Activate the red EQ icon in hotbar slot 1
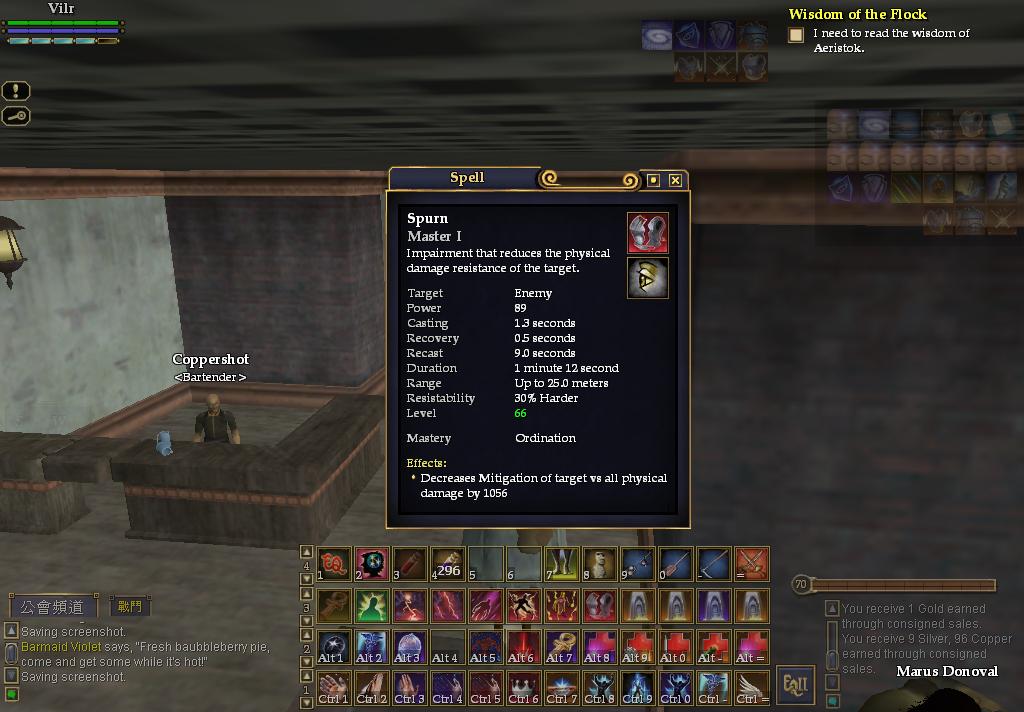This screenshot has width=1024, height=712. 334,564
